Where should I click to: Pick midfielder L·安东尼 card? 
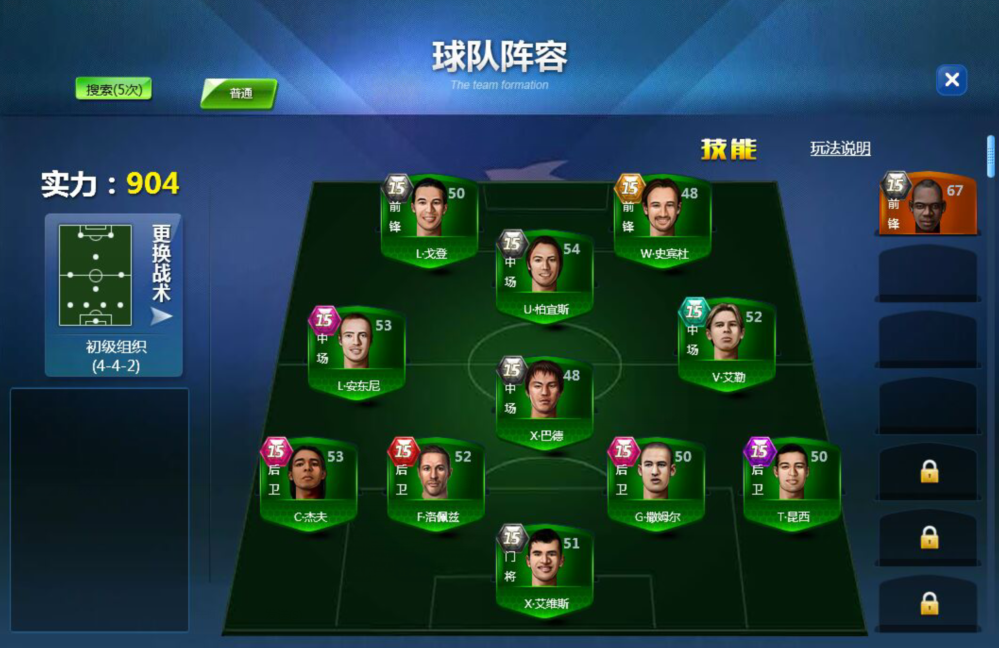tap(357, 351)
